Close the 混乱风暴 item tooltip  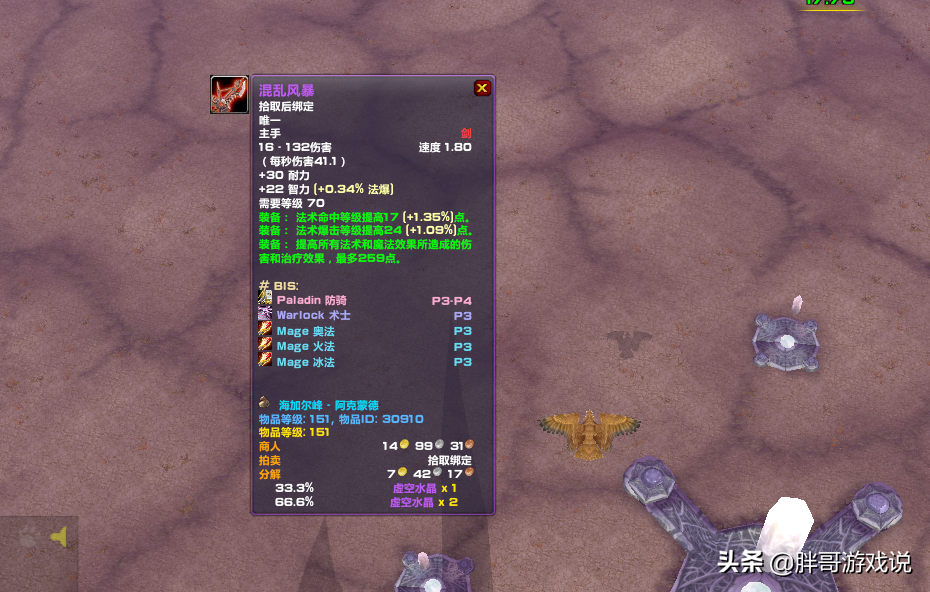point(482,88)
